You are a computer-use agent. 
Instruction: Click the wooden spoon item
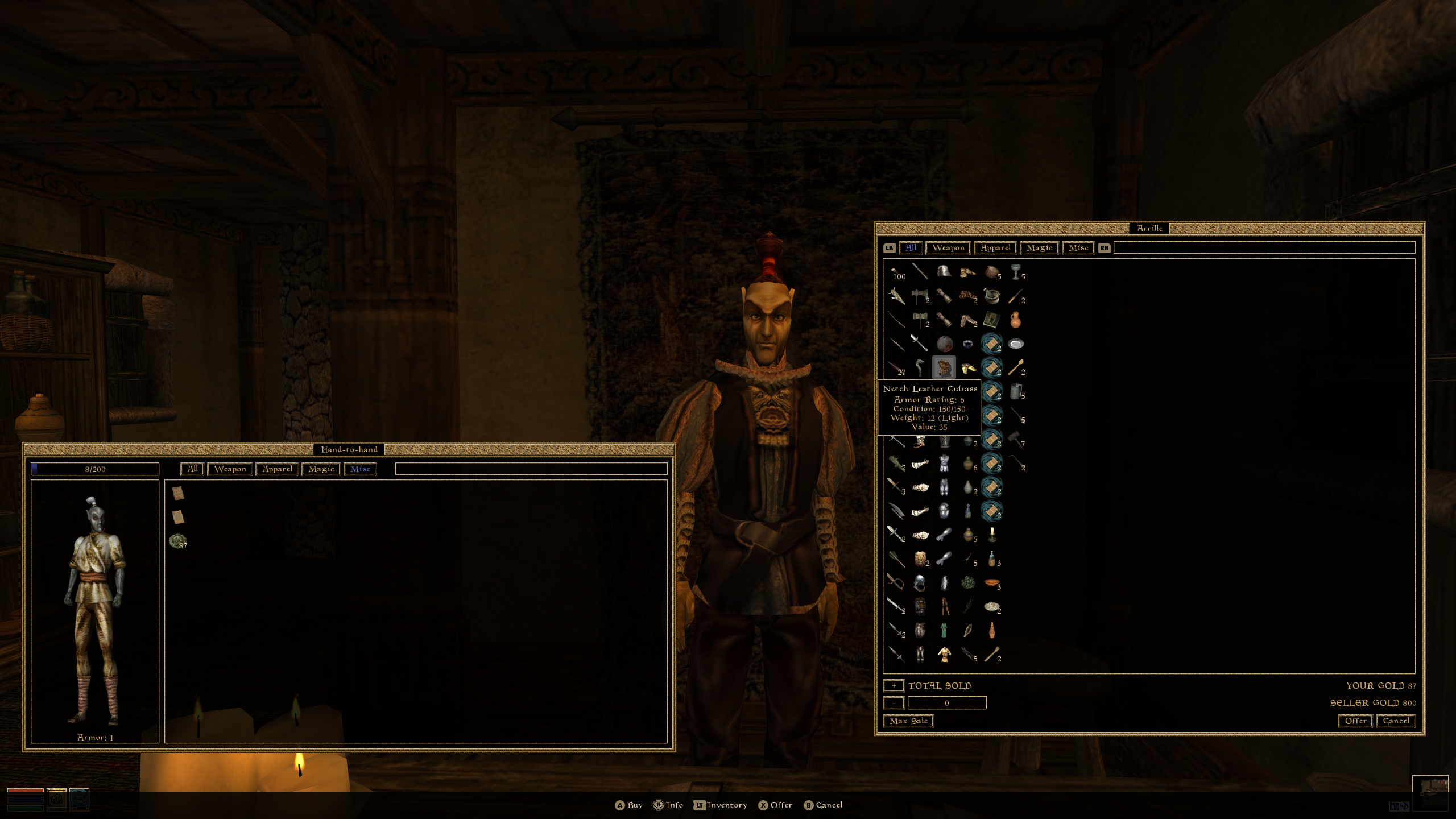1016,368
